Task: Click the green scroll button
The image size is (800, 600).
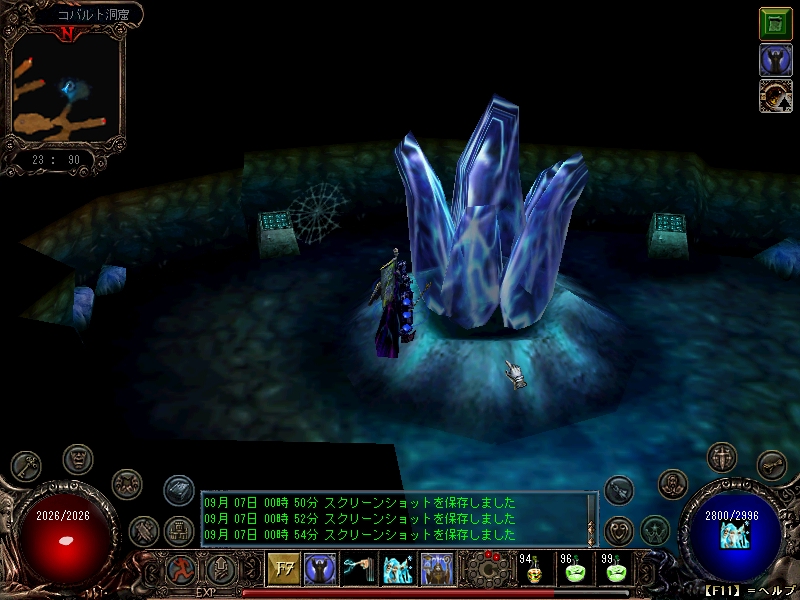Action: pos(775,24)
